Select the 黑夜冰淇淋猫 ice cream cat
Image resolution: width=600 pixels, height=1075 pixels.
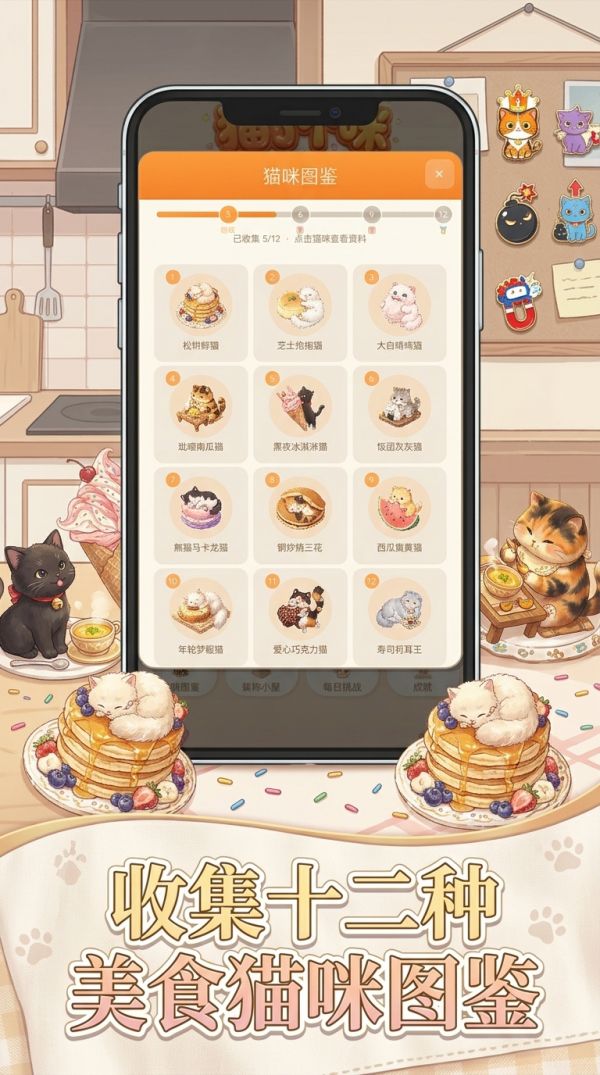tap(300, 412)
